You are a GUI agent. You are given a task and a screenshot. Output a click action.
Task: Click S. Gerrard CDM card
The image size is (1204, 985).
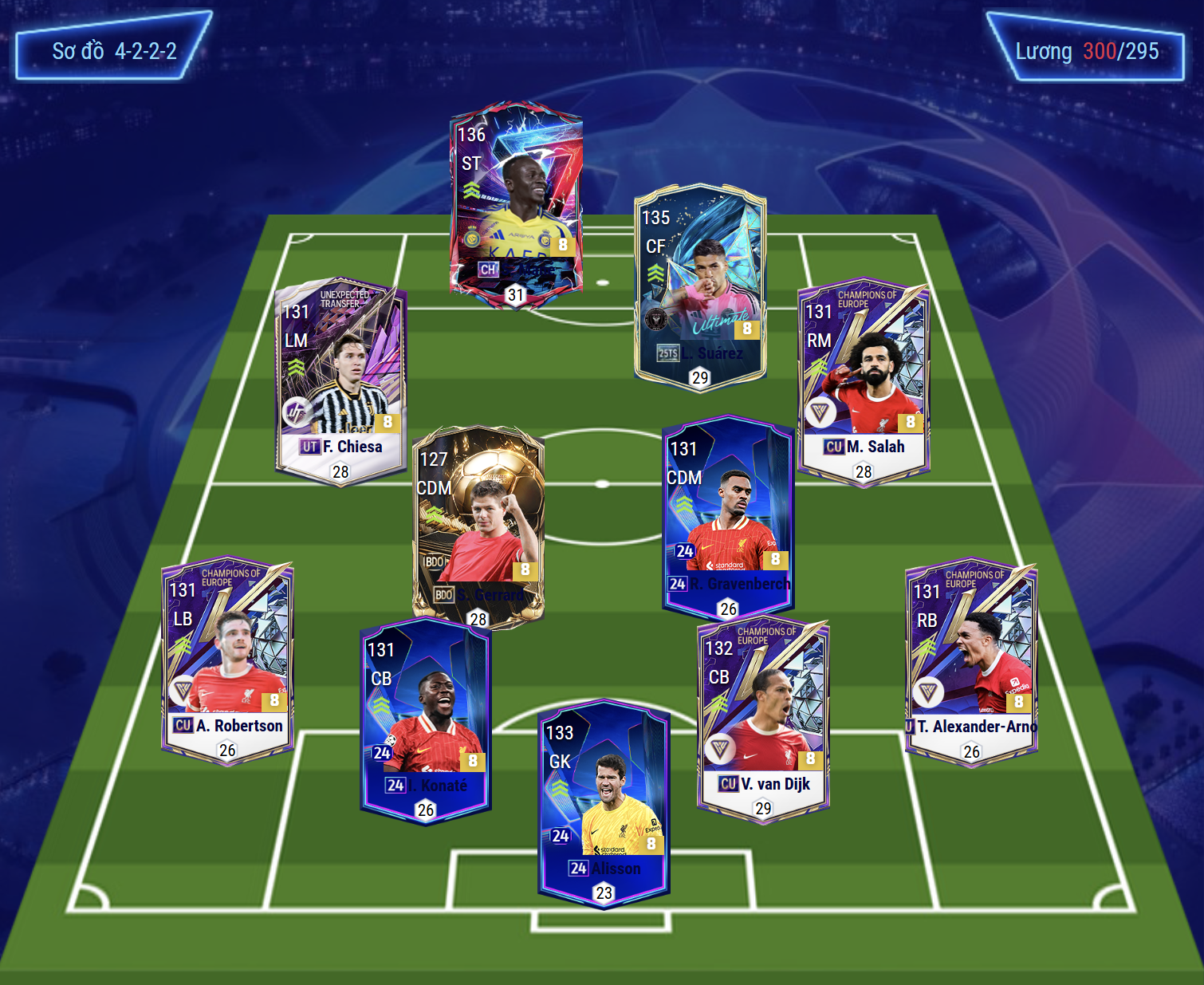tap(478, 526)
